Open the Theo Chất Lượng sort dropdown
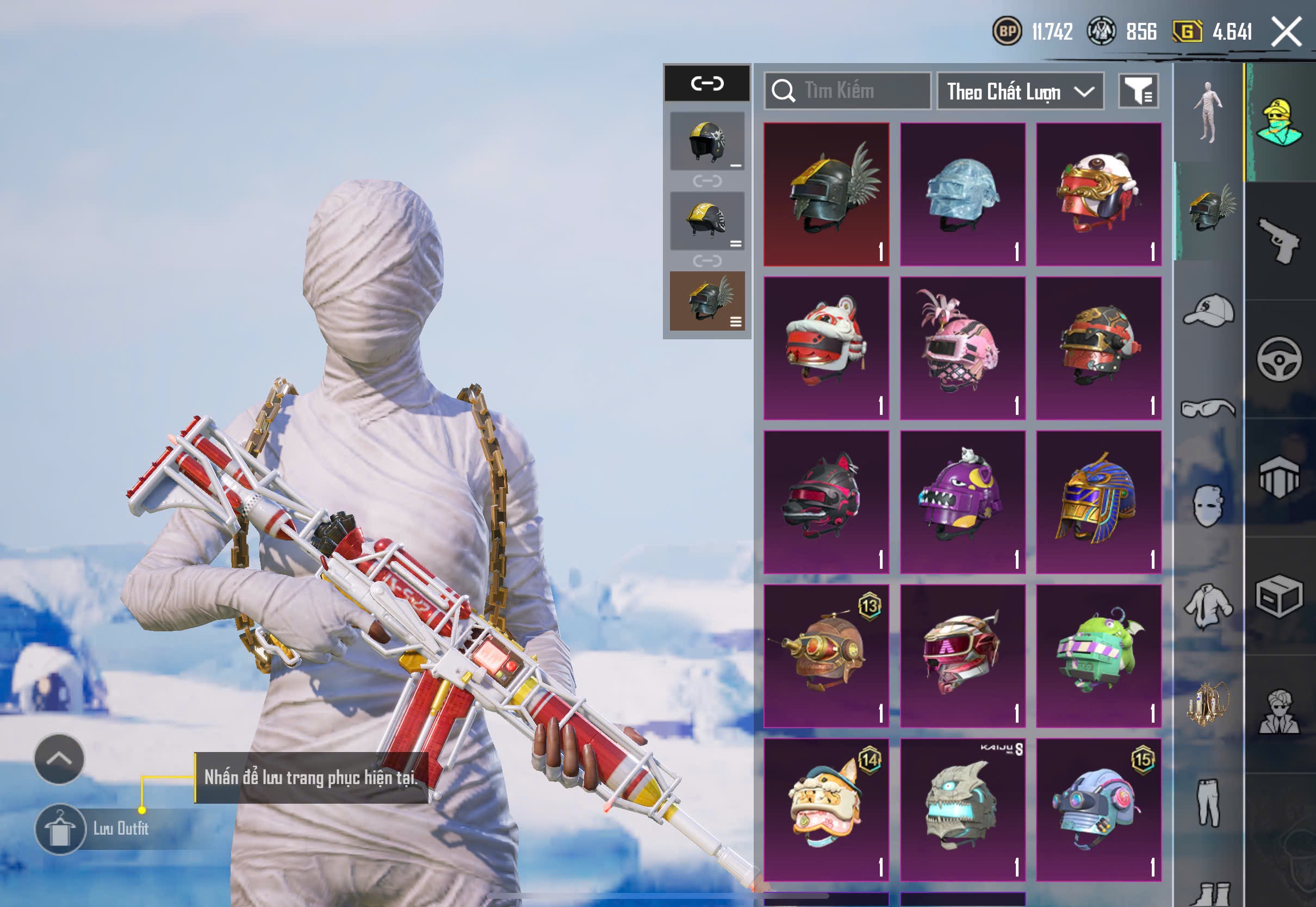1316x907 pixels. point(1020,91)
